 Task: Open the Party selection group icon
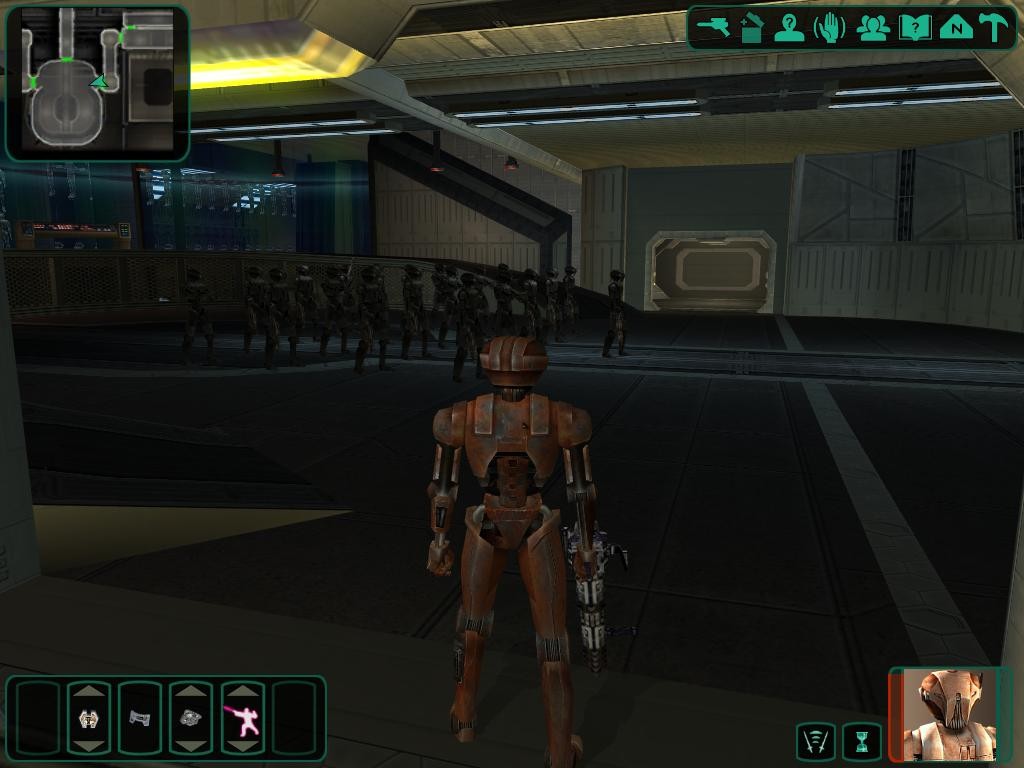(x=872, y=27)
